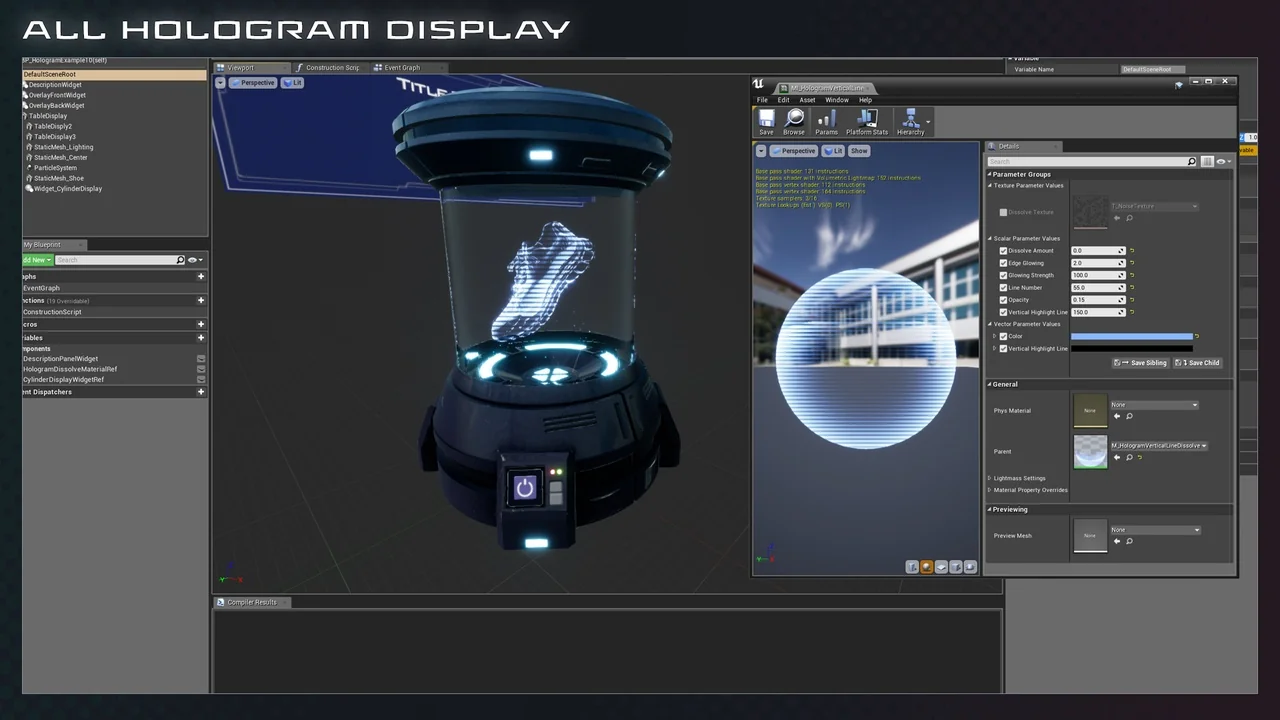Open the Params toolbar icon
This screenshot has width=1280, height=720.
[826, 119]
